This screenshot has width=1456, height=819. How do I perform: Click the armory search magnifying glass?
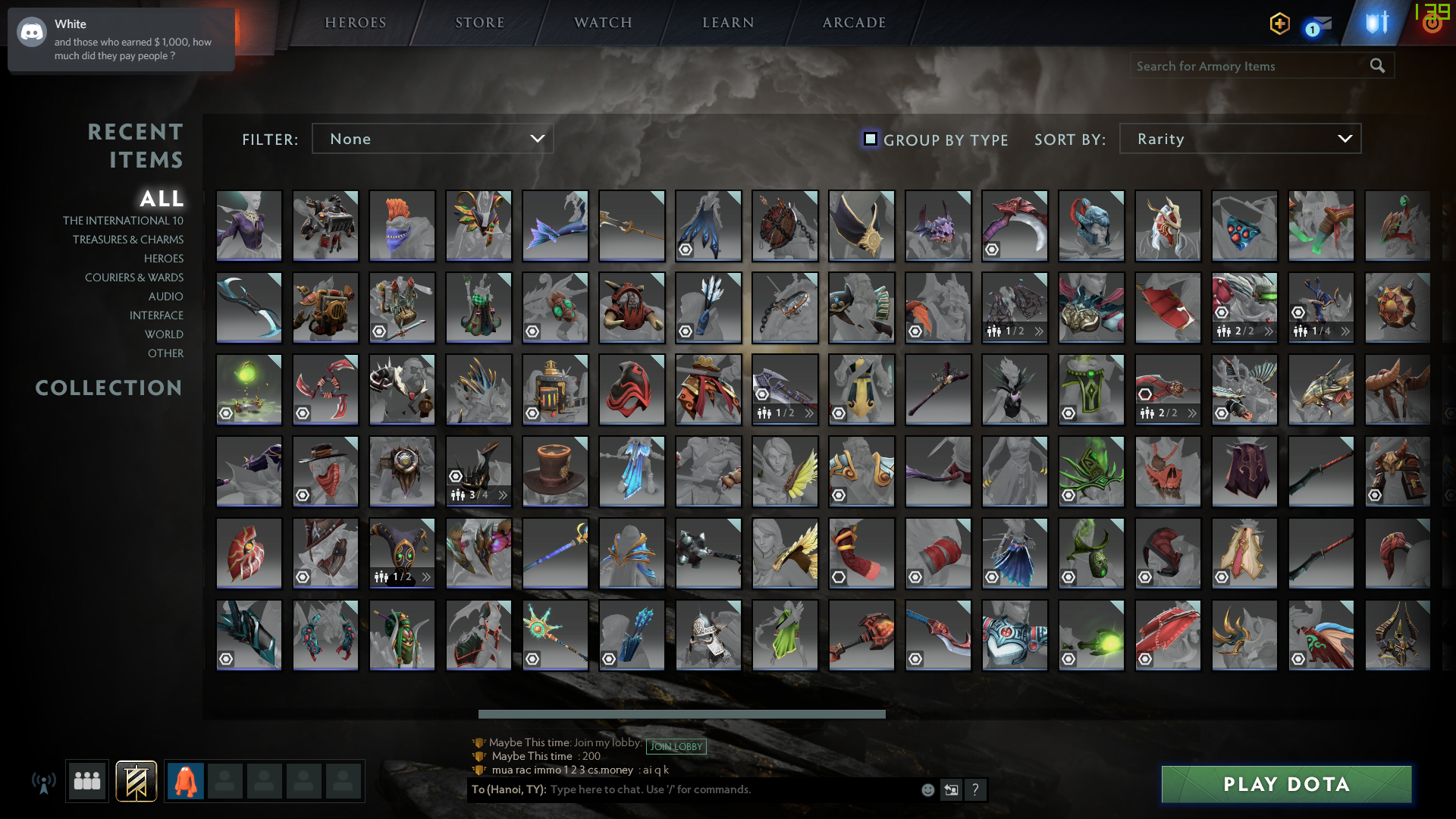click(x=1377, y=66)
